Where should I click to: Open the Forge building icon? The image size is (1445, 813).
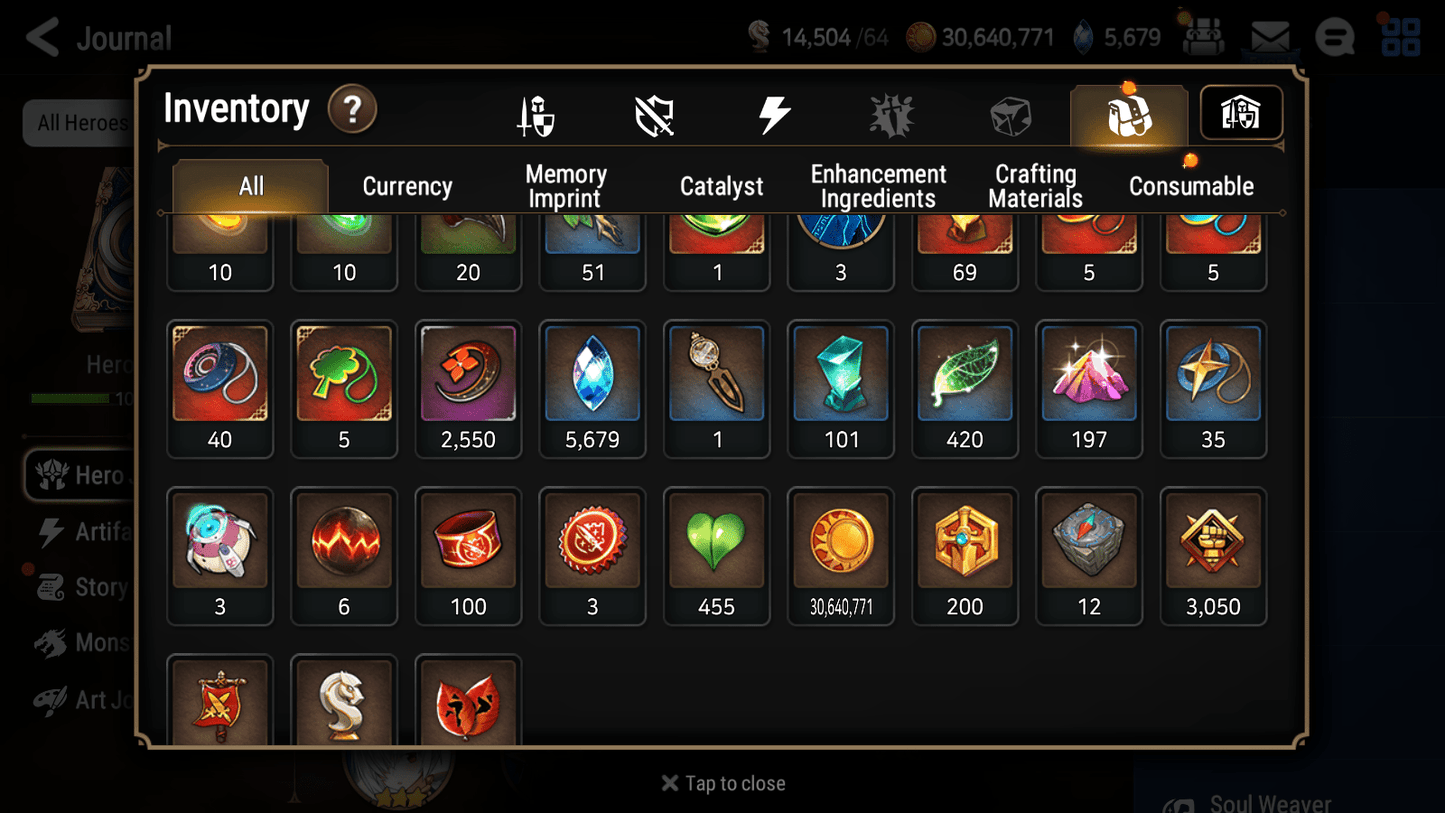pyautogui.click(x=1240, y=113)
